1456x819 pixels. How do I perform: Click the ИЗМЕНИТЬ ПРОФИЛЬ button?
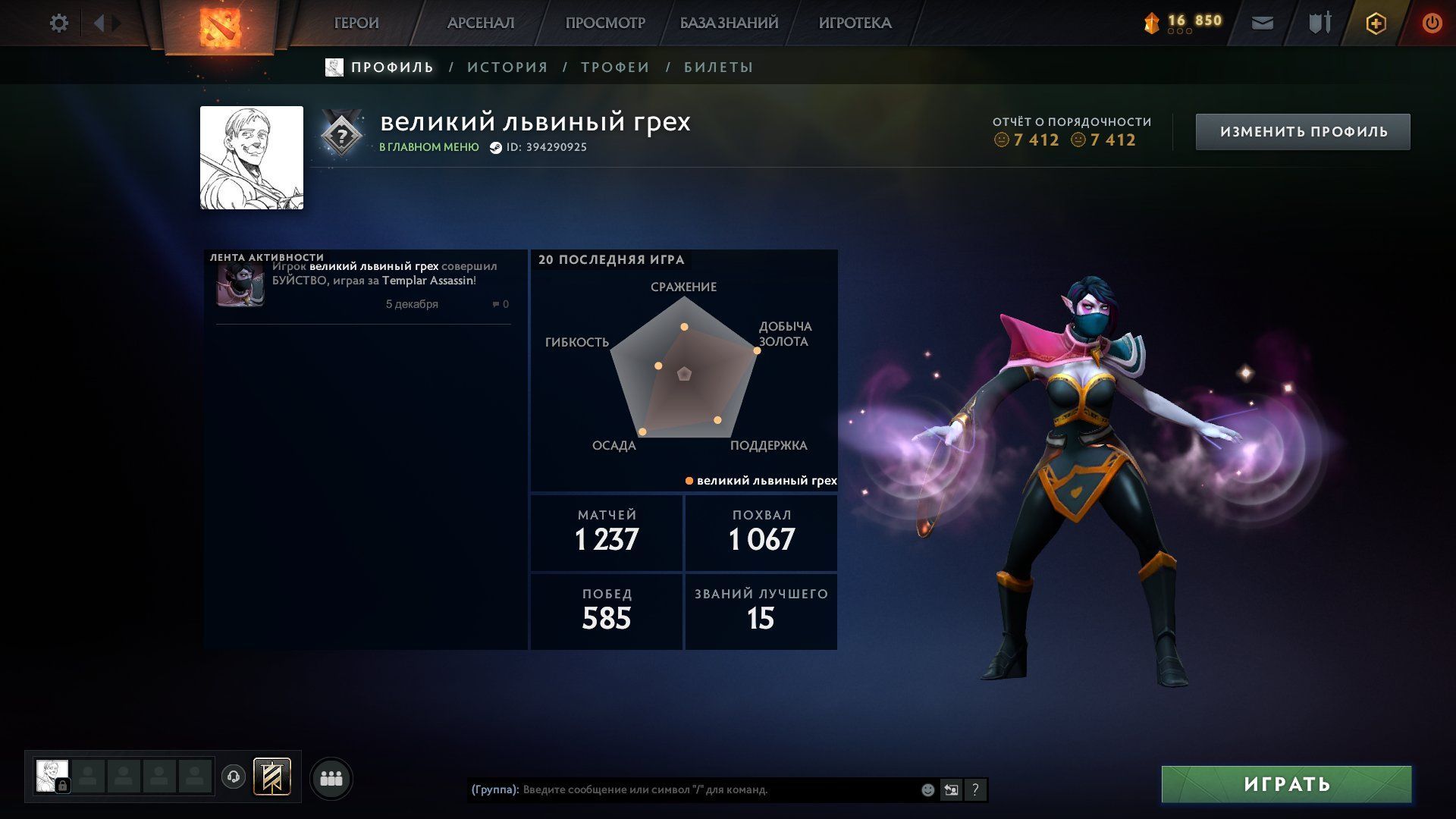1303,132
